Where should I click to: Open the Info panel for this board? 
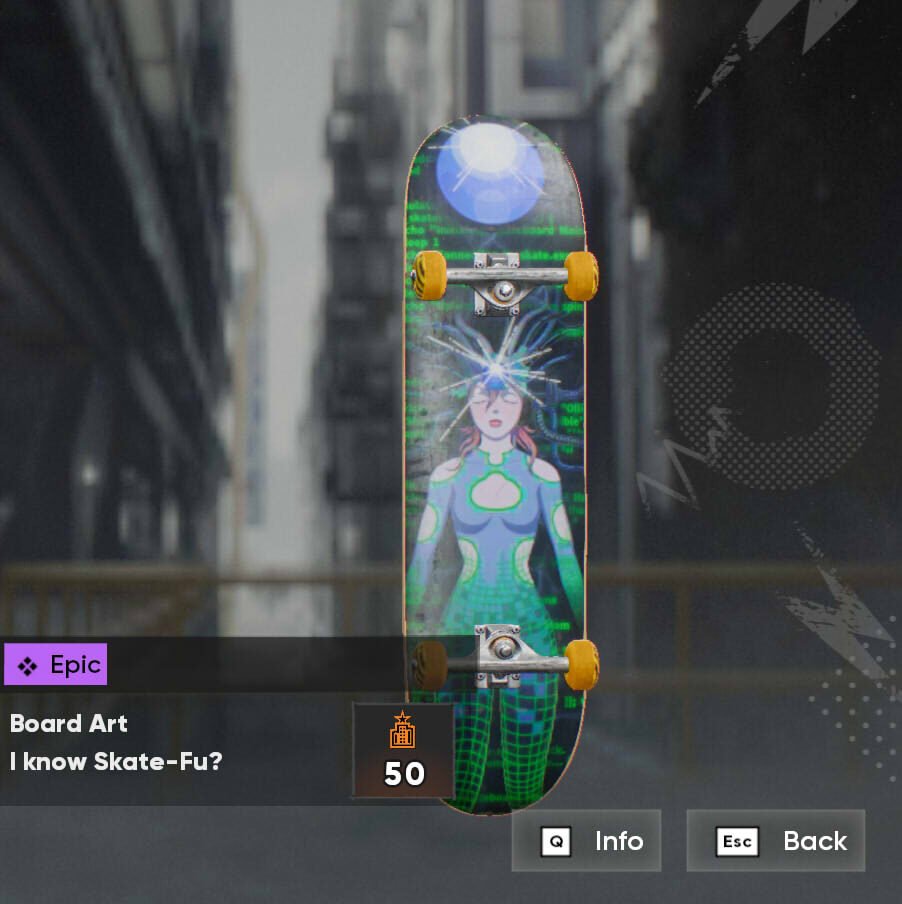tap(587, 841)
